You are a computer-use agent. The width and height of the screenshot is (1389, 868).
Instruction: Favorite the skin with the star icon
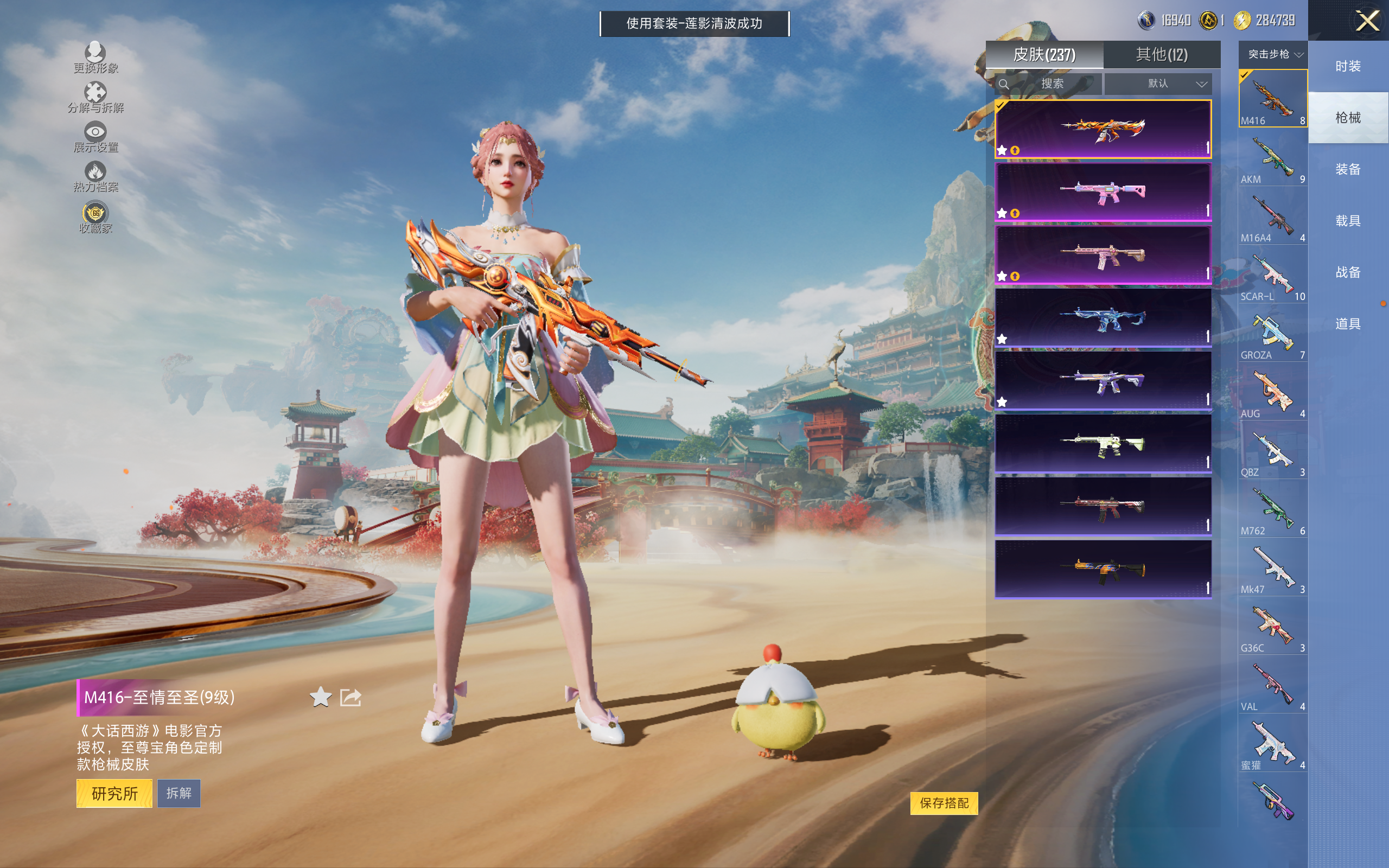[x=320, y=697]
